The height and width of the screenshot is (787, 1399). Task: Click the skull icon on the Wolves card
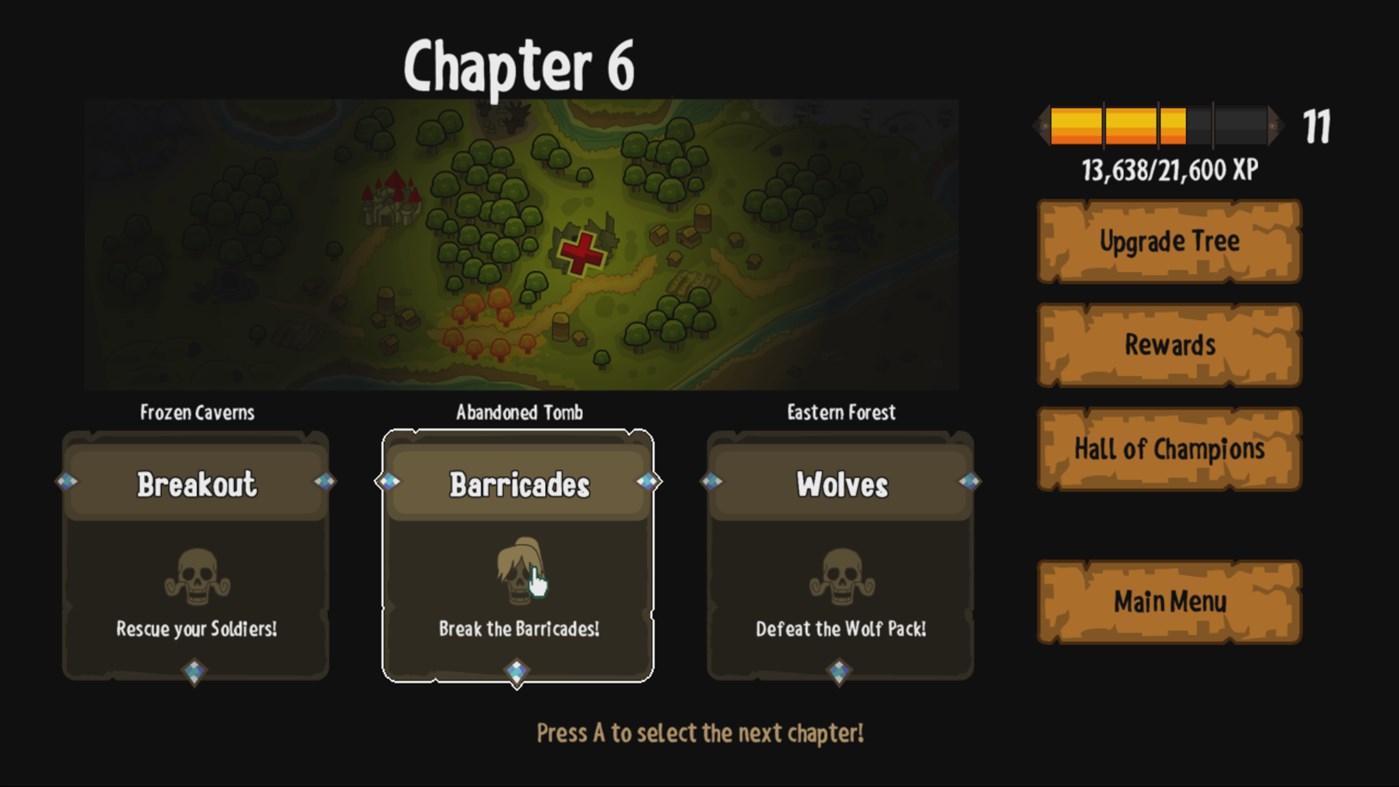point(840,578)
